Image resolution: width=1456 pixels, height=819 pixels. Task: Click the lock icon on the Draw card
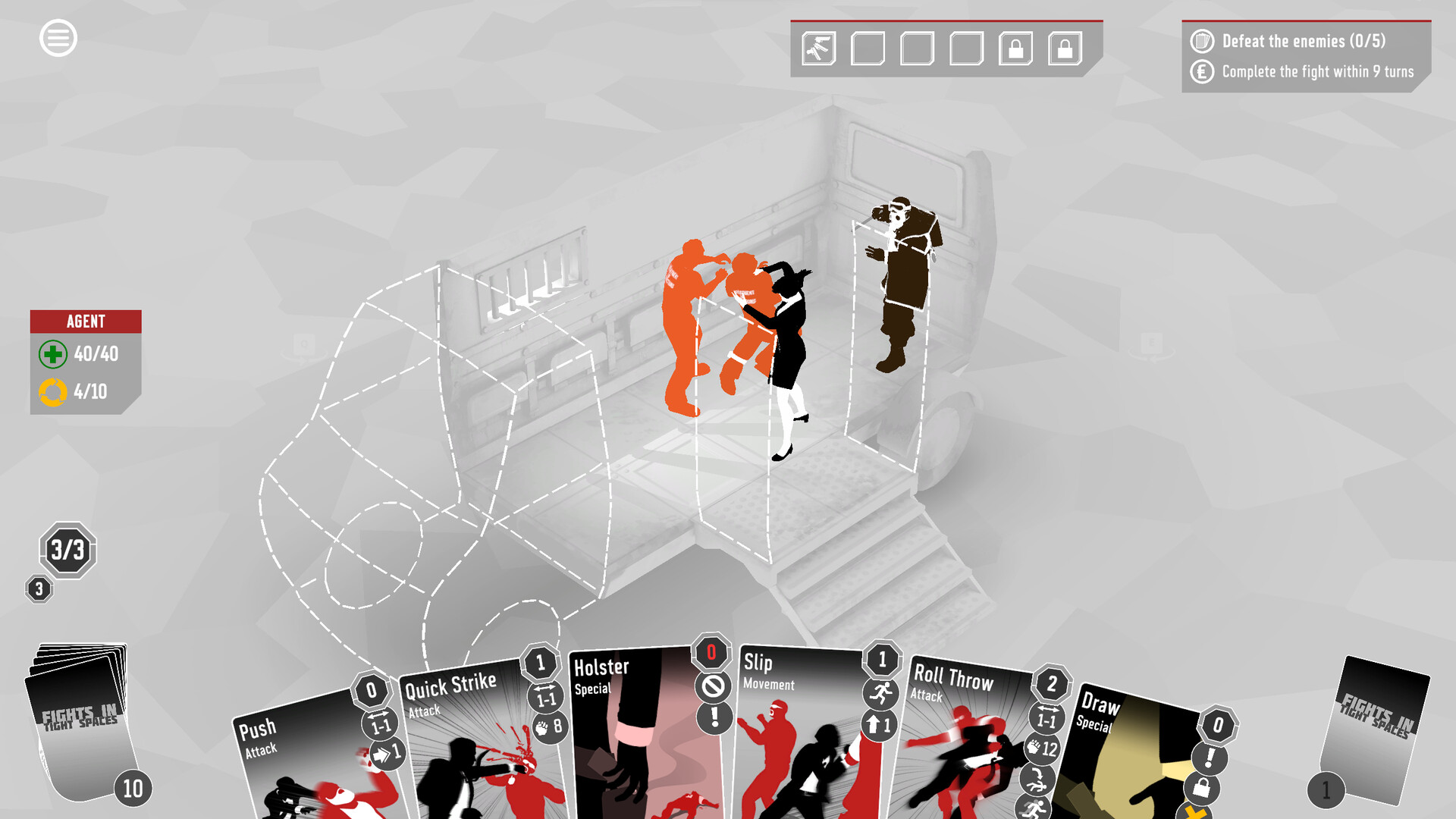click(x=1203, y=790)
